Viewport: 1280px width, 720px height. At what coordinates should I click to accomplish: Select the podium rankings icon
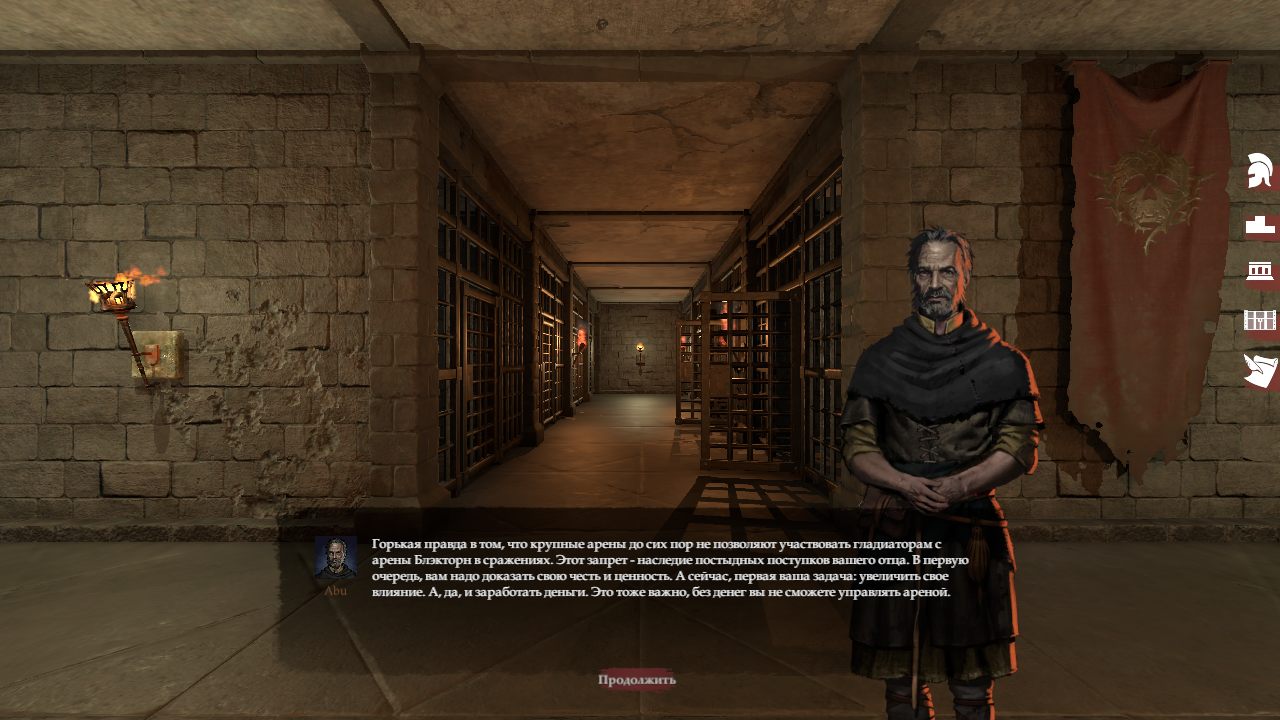tap(1260, 225)
